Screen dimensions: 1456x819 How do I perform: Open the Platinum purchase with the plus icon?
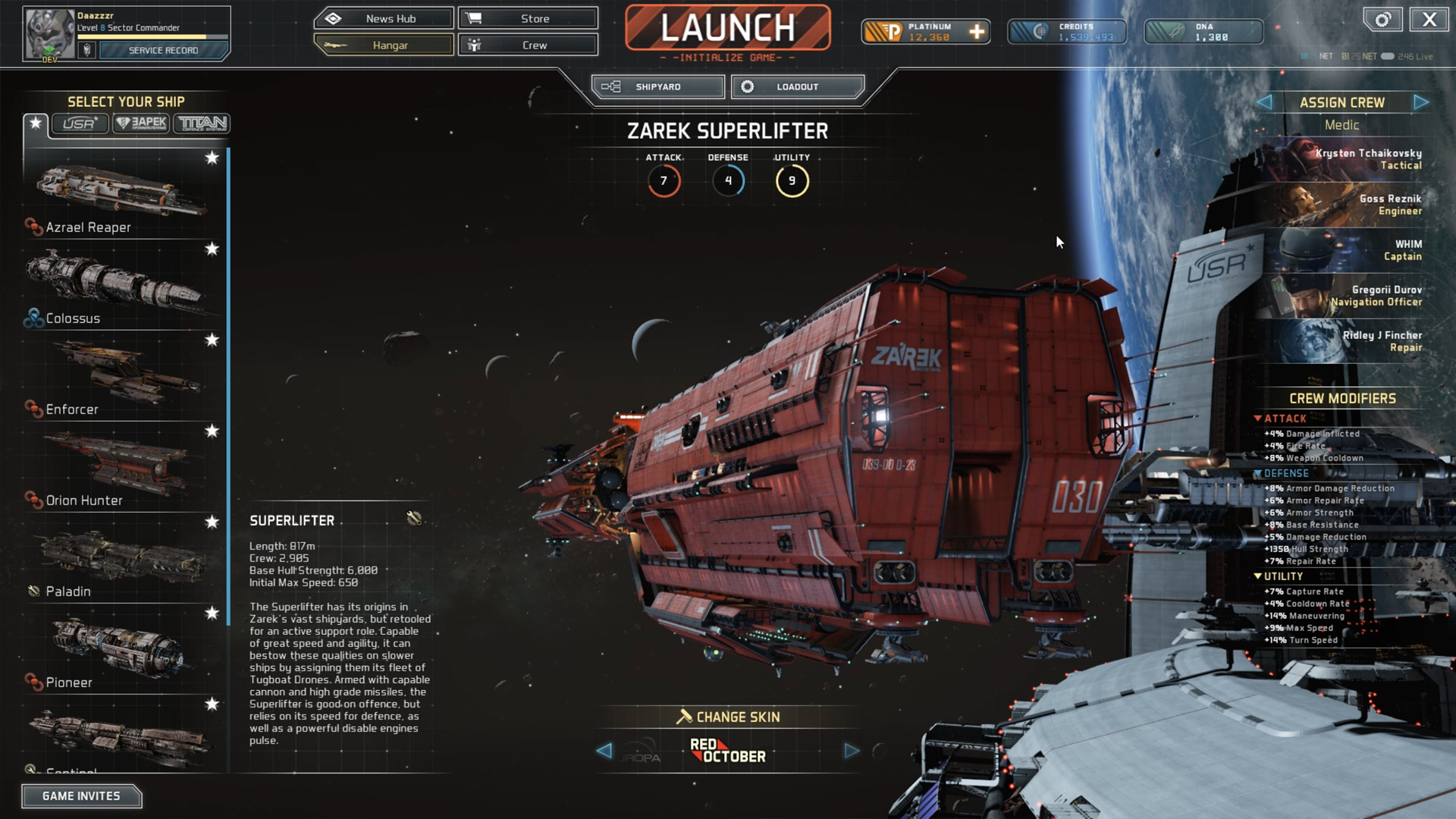[x=975, y=32]
